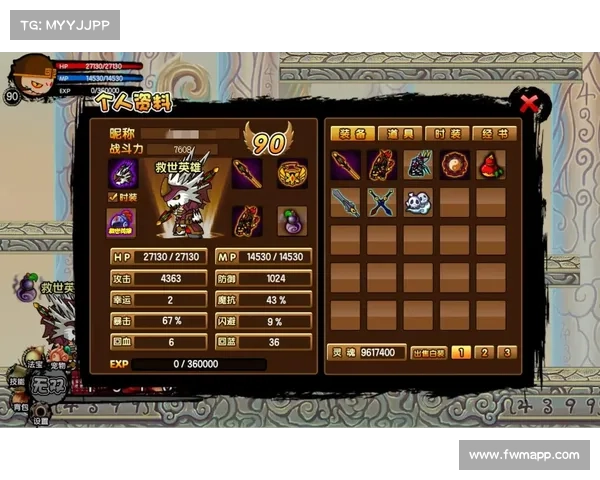This screenshot has height=480, width=600.
Task: Pick the crossed swords inventory item
Action: (x=382, y=202)
